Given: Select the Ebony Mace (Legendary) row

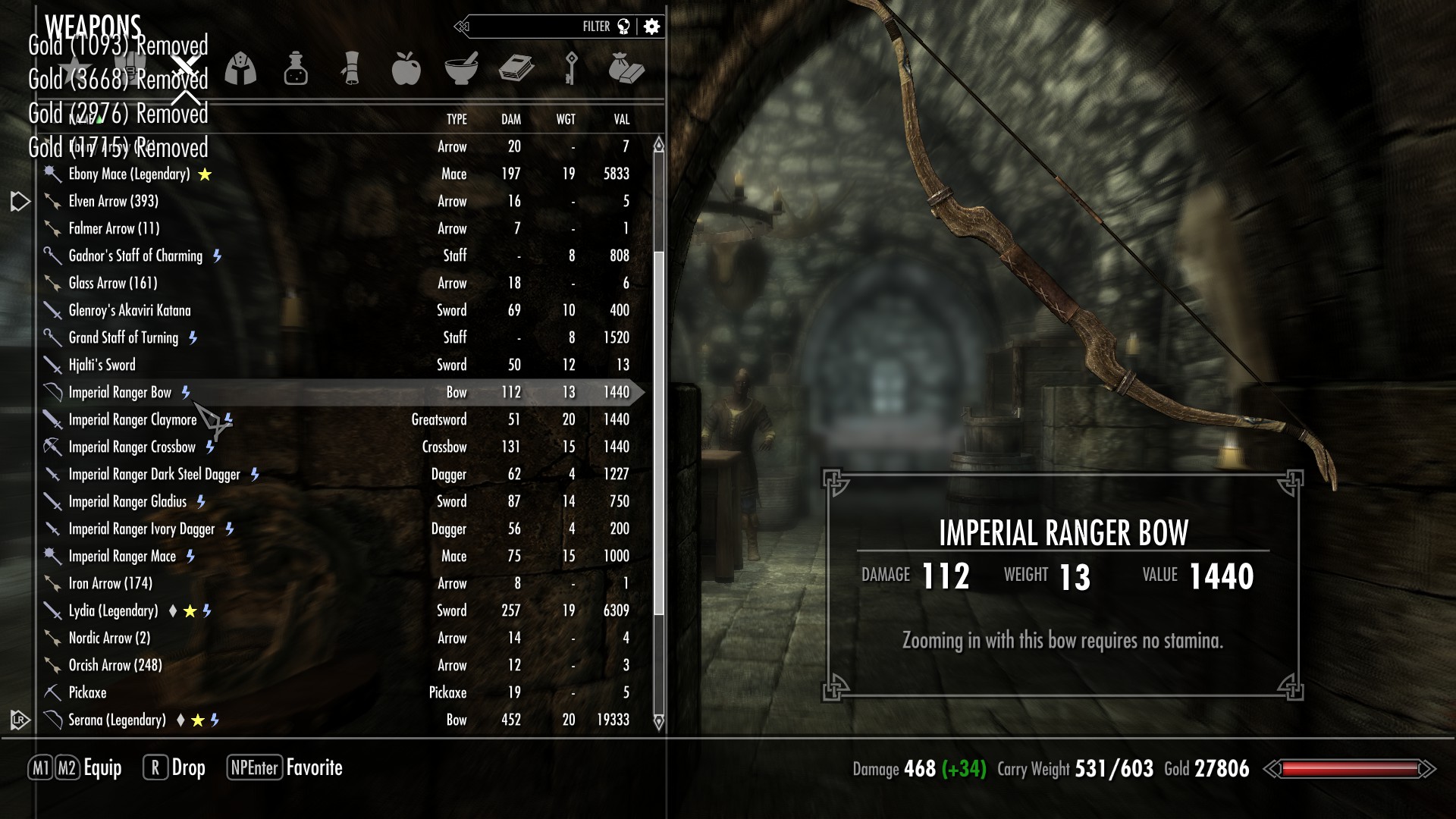Looking at the screenshot, I should pos(129,174).
